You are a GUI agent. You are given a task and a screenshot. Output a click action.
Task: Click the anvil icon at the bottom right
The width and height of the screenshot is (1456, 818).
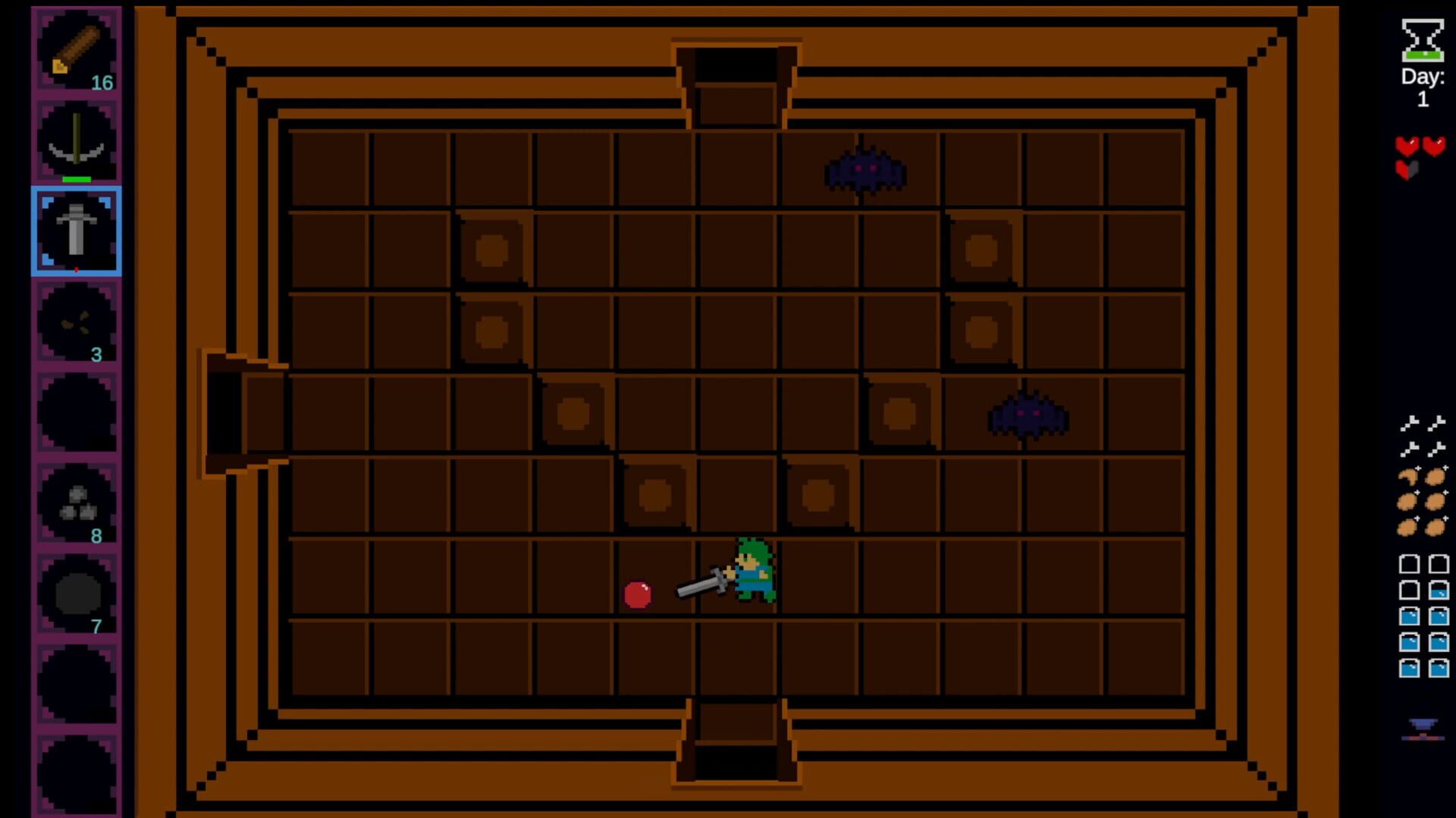(x=1422, y=726)
